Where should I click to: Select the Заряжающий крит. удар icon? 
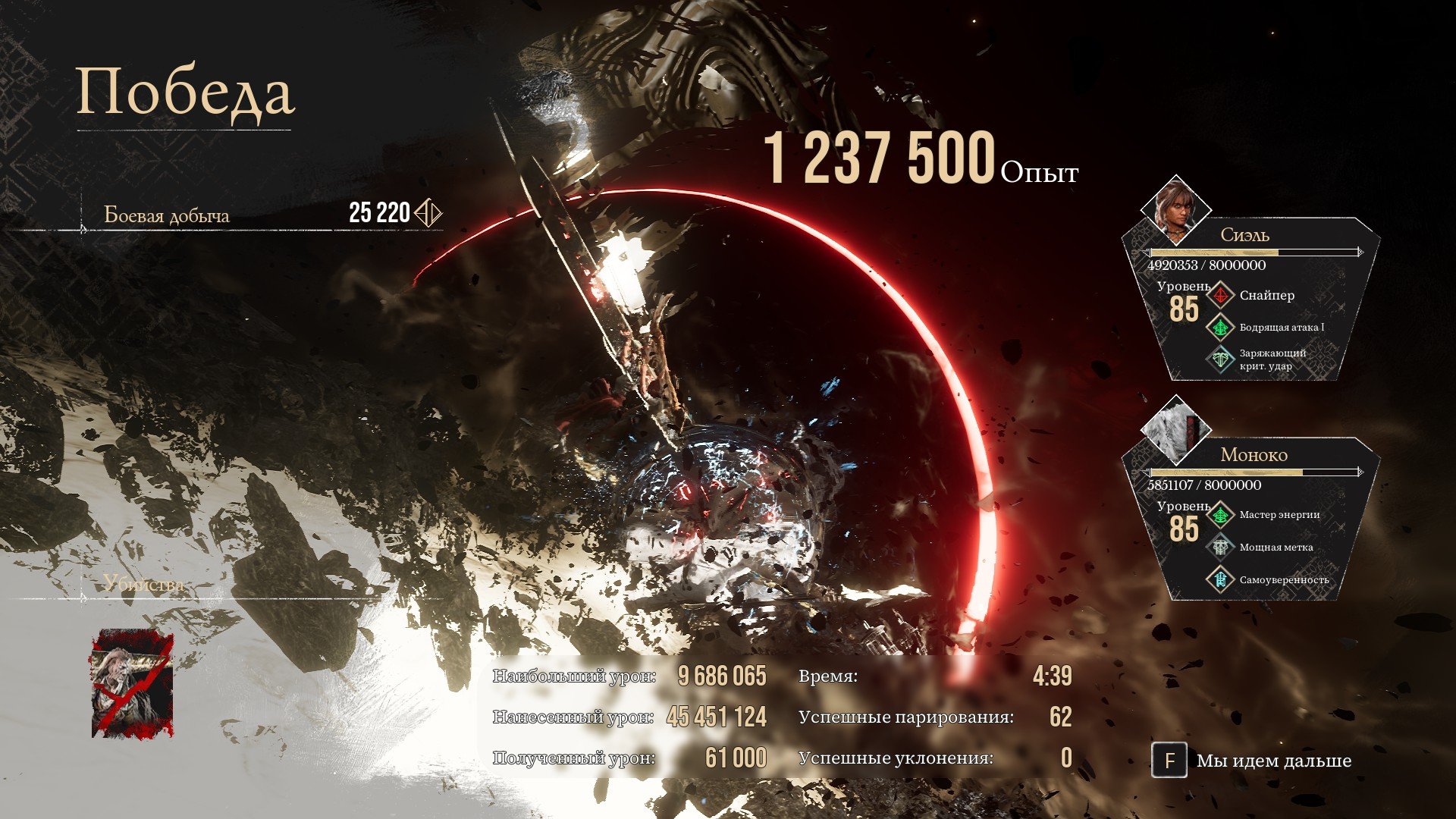click(x=1221, y=359)
